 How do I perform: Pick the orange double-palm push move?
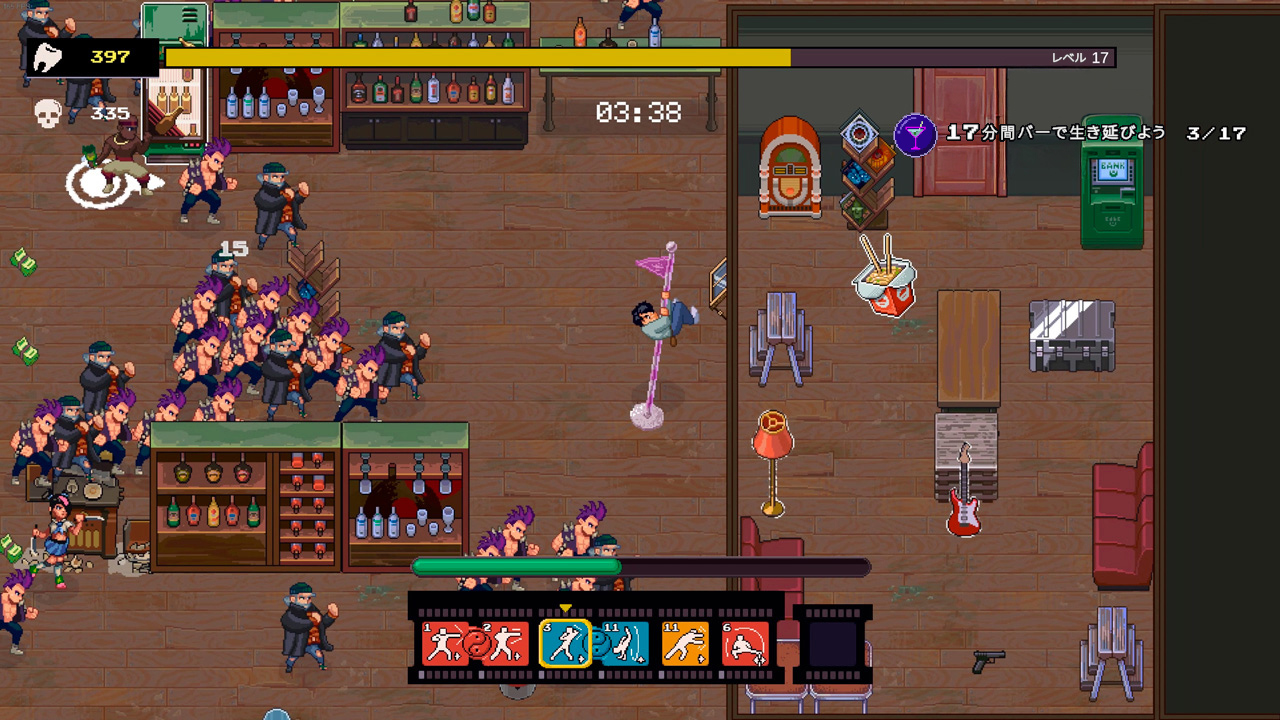[685, 643]
